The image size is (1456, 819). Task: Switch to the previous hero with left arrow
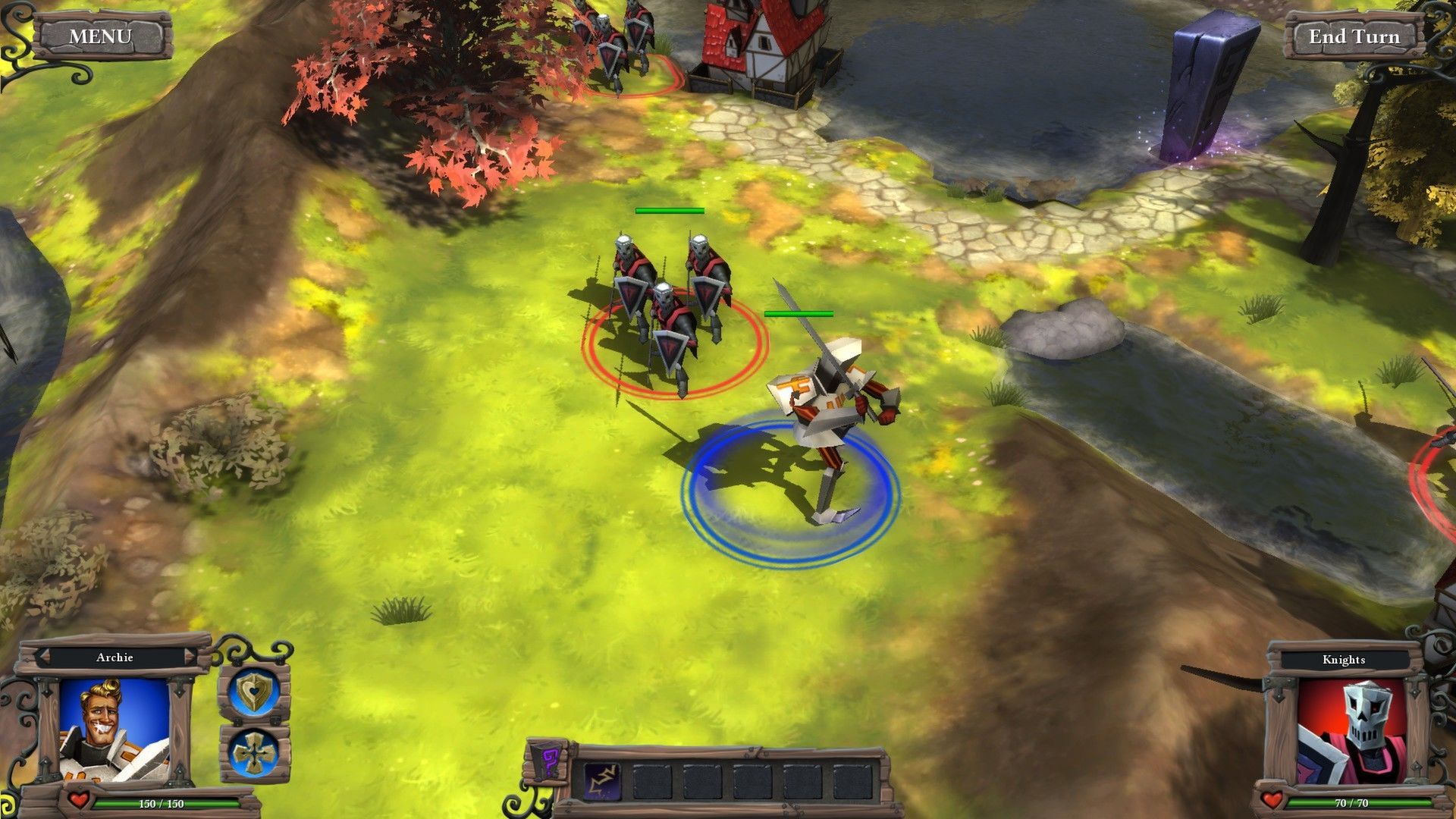[43, 657]
